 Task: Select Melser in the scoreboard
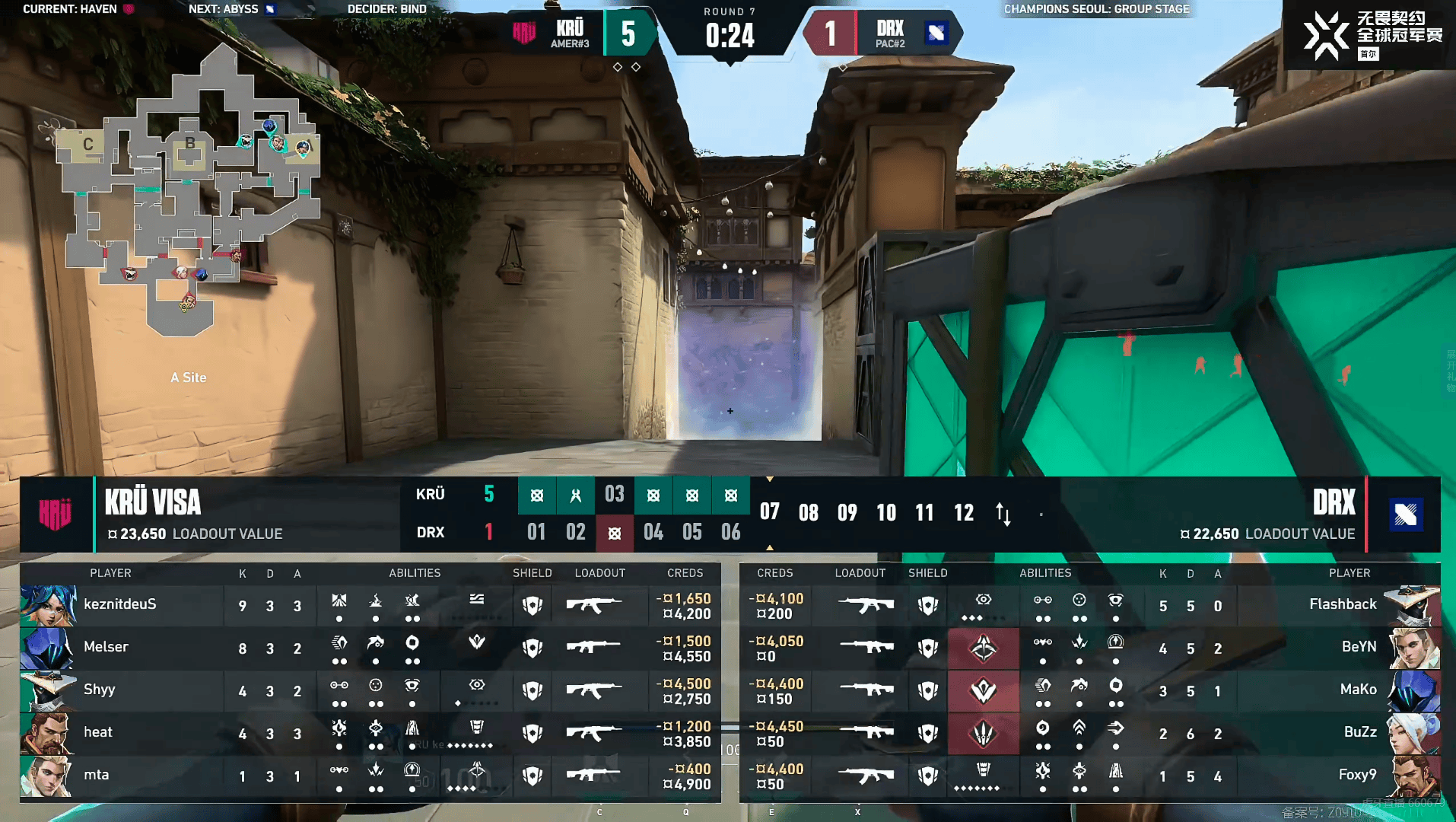click(x=106, y=648)
